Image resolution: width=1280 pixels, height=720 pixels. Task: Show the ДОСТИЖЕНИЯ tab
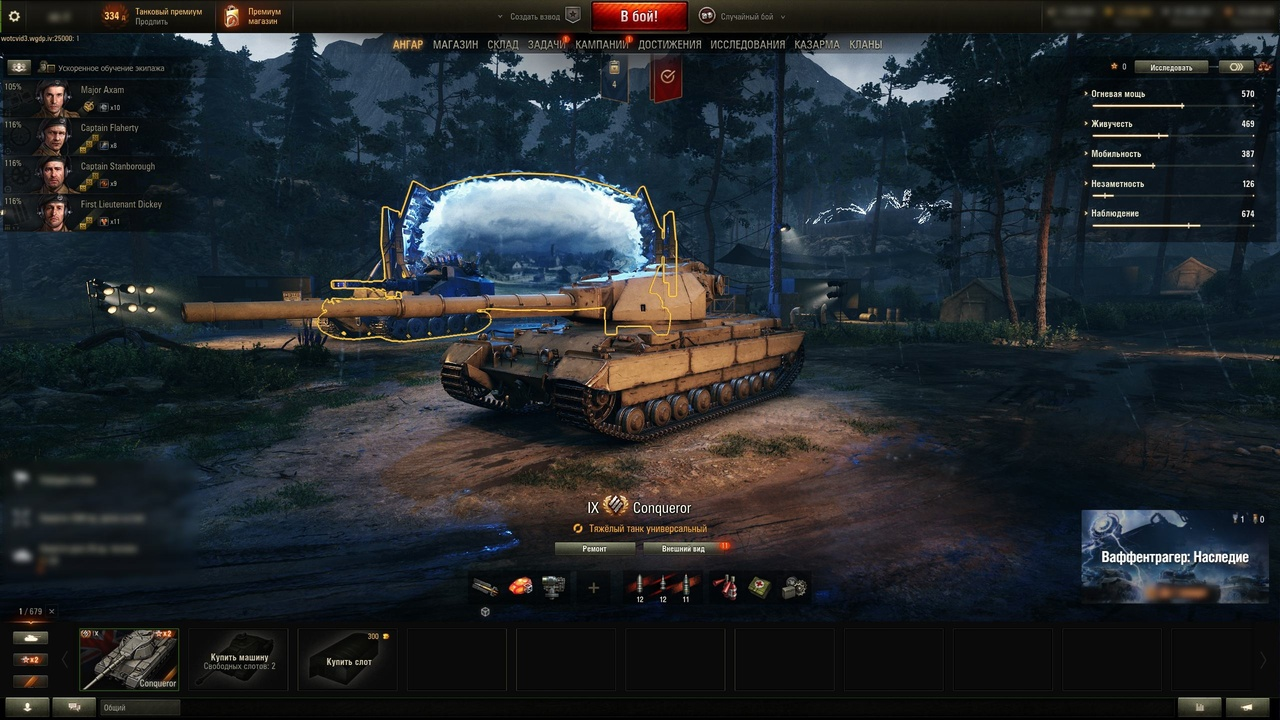click(x=670, y=45)
